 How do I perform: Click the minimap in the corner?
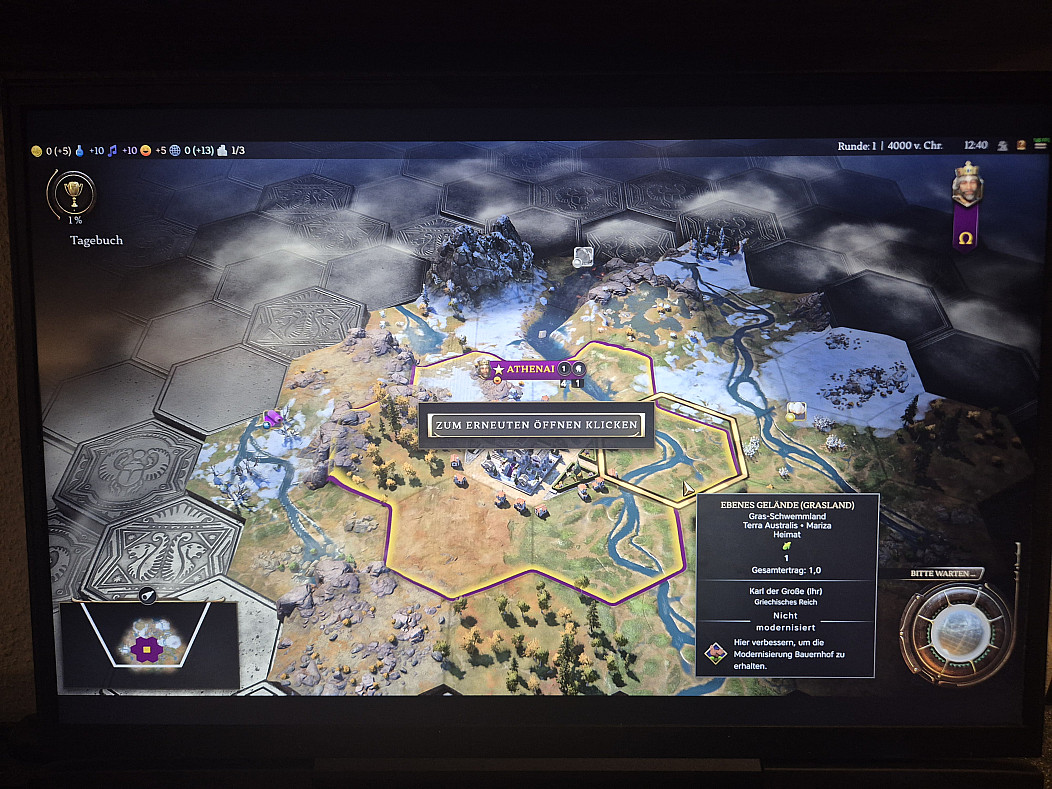(147, 645)
